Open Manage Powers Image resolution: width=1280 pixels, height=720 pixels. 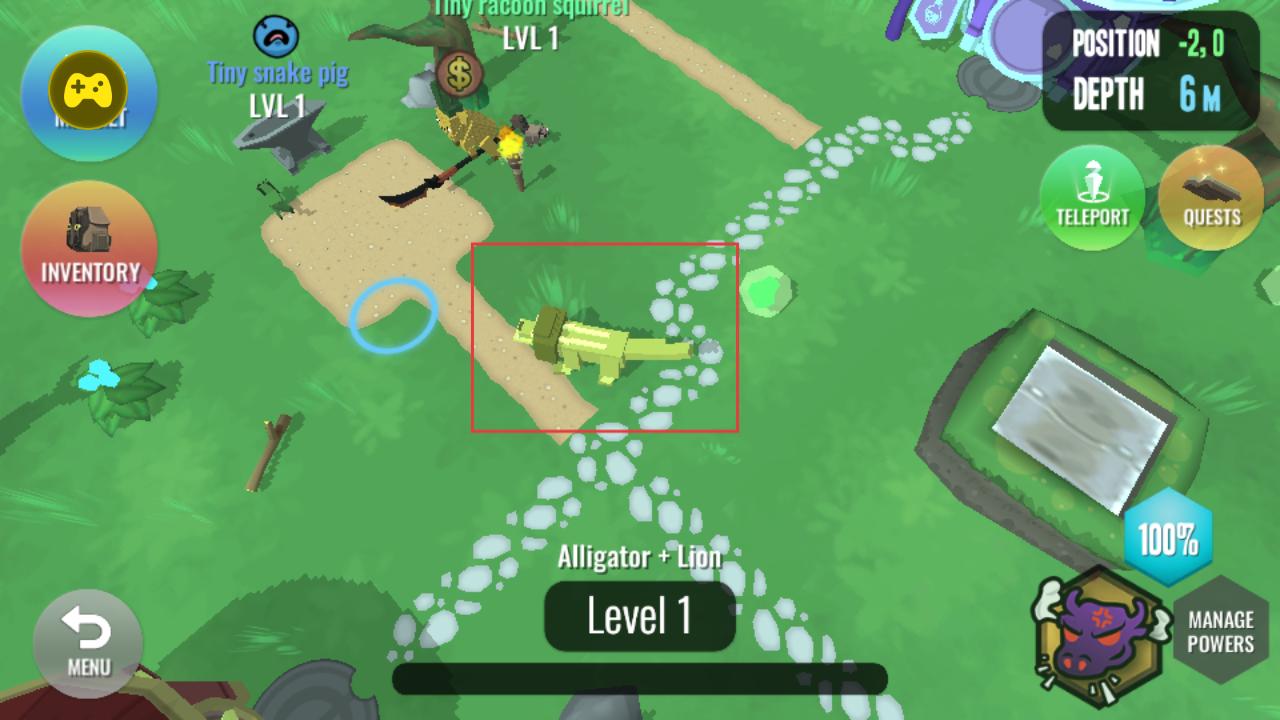tap(1221, 631)
